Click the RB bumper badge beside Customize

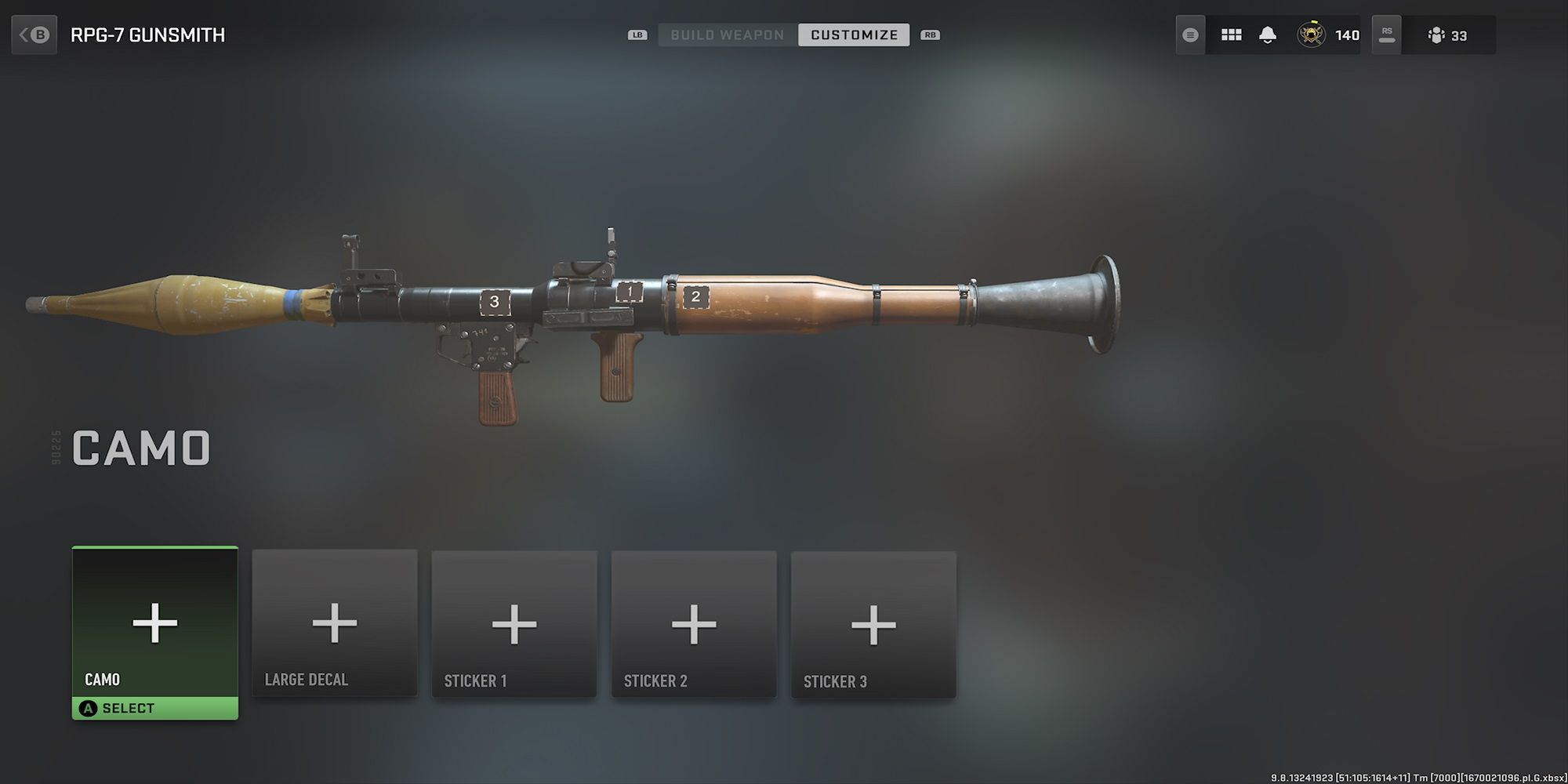930,34
